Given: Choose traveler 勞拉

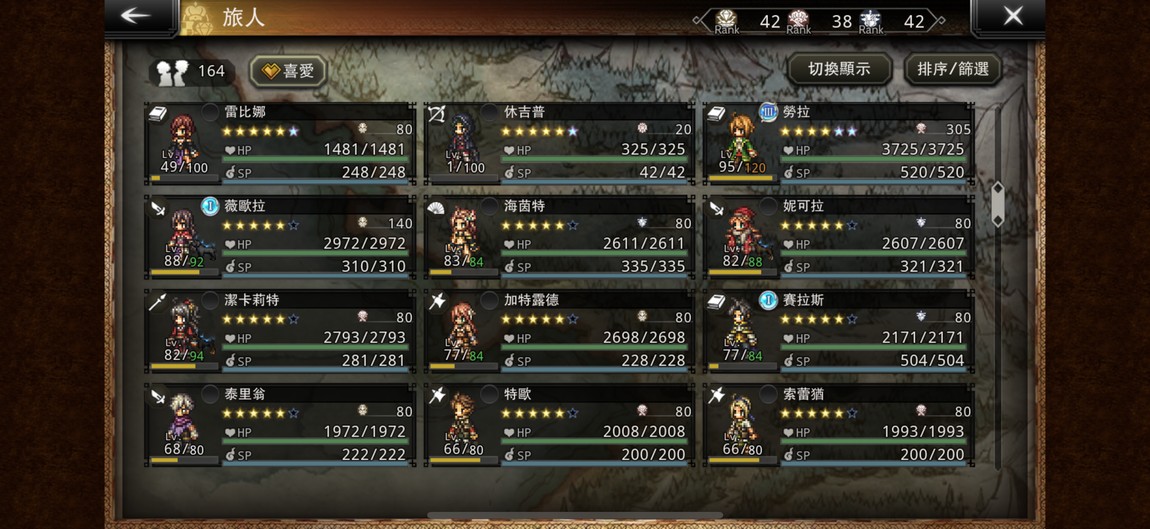Looking at the screenshot, I should [x=838, y=143].
